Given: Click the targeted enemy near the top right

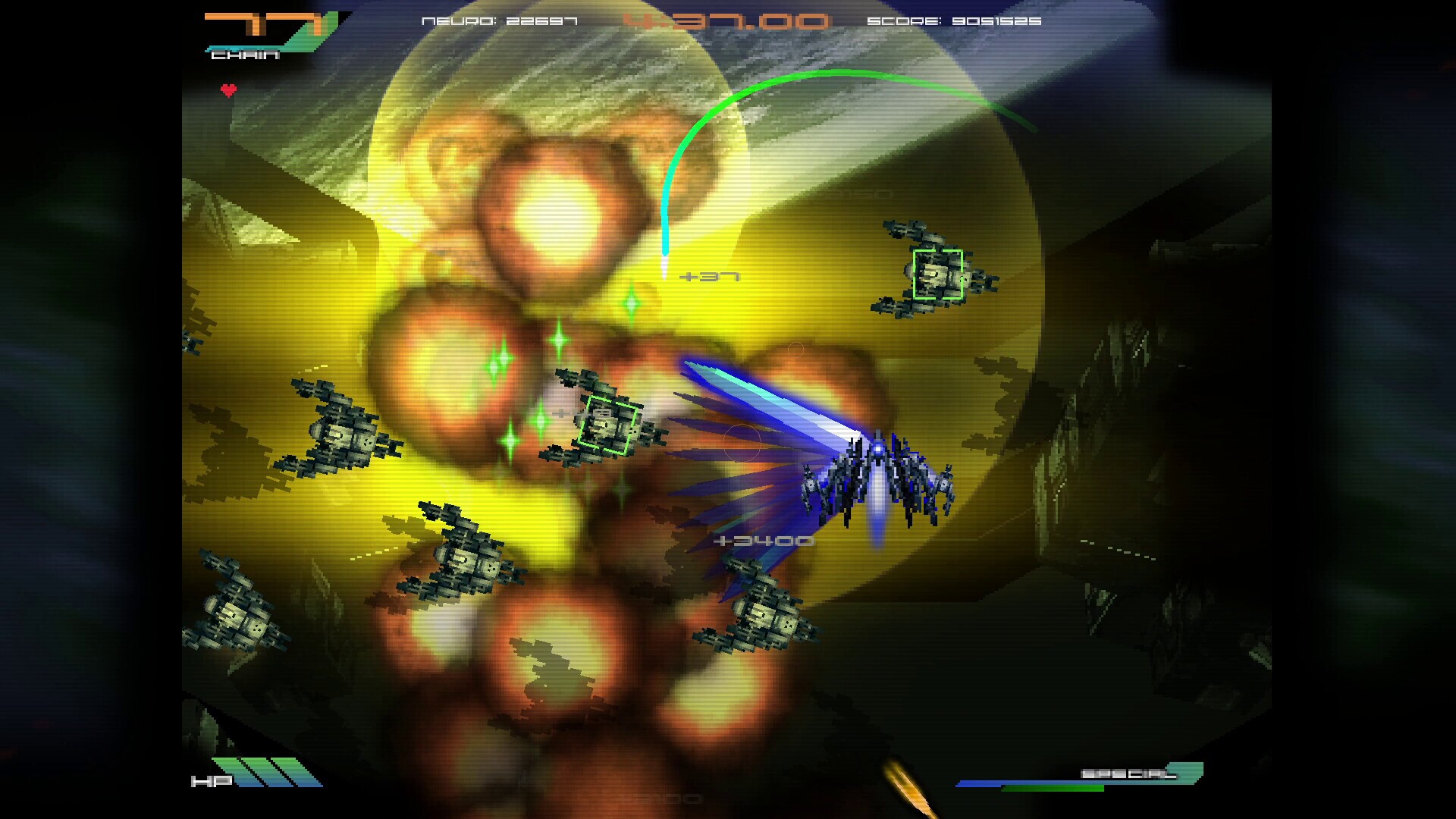Looking at the screenshot, I should (938, 275).
